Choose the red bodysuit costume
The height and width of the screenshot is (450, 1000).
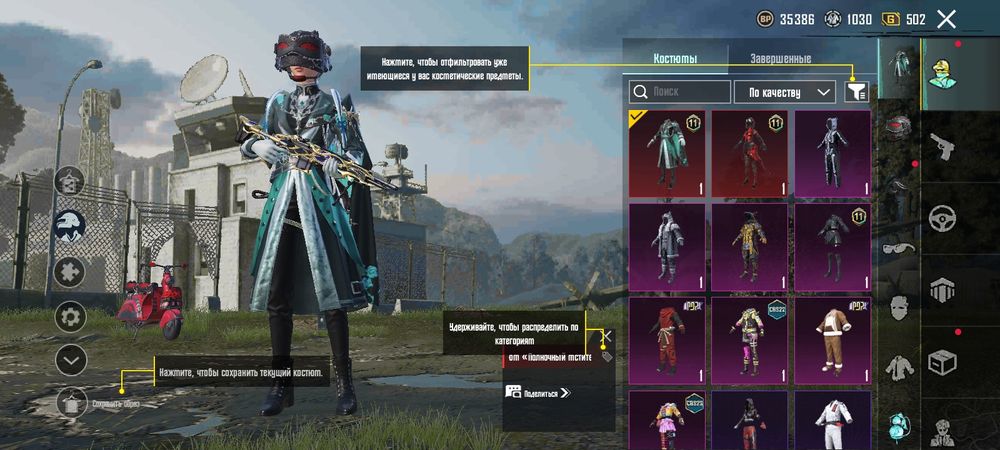point(749,153)
